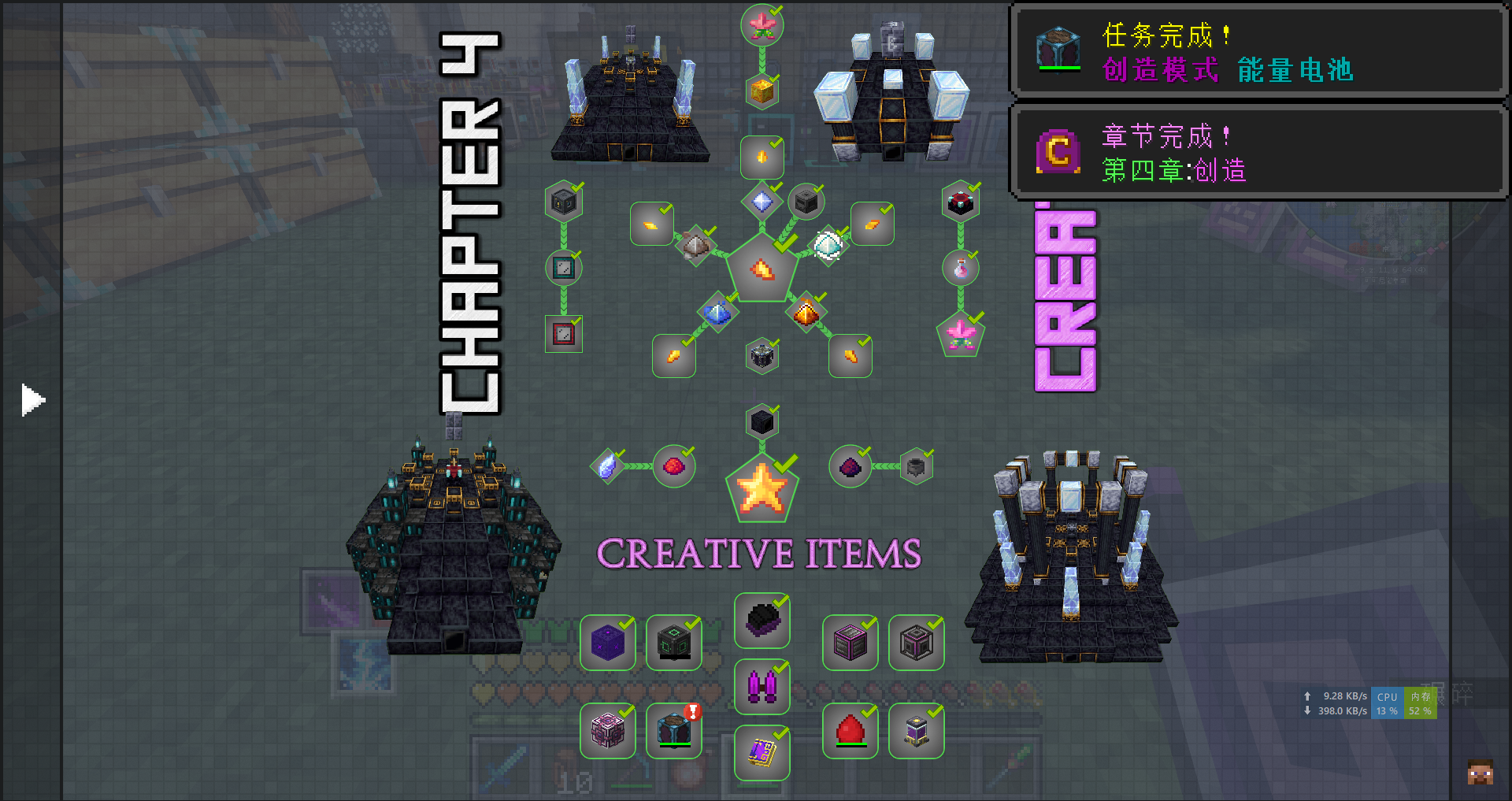Viewport: 1512px width, 801px height.
Task: Open the teal frame circle quest
Action: point(564,268)
